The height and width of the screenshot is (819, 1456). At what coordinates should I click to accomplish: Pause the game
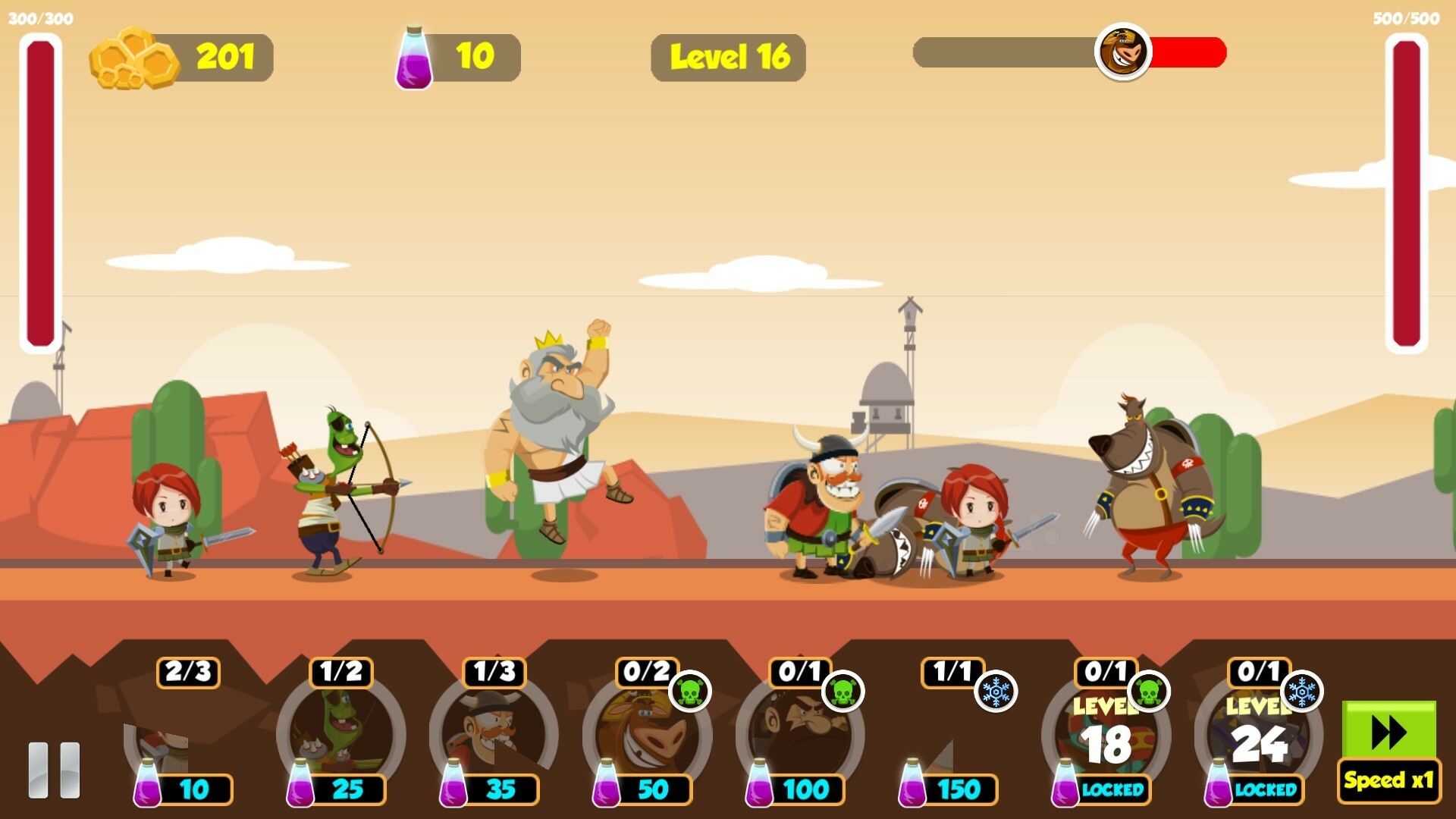[54, 769]
